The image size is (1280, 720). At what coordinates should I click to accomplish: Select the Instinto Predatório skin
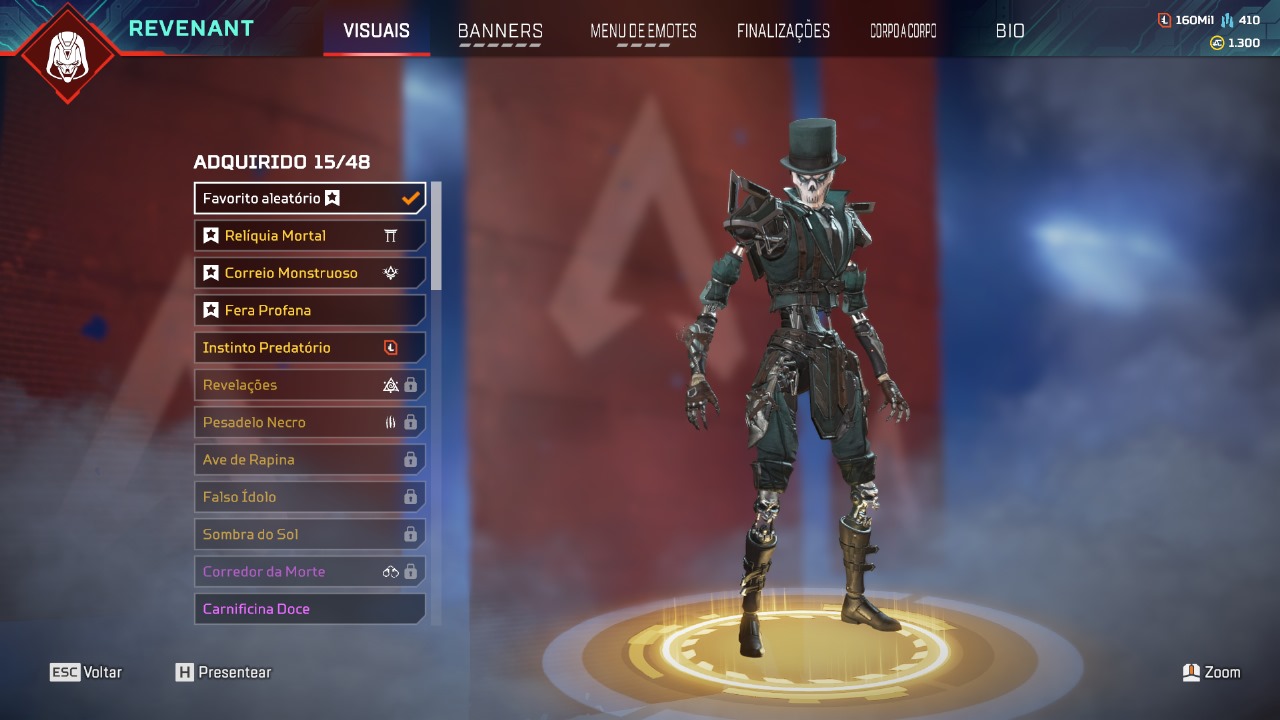pos(309,348)
